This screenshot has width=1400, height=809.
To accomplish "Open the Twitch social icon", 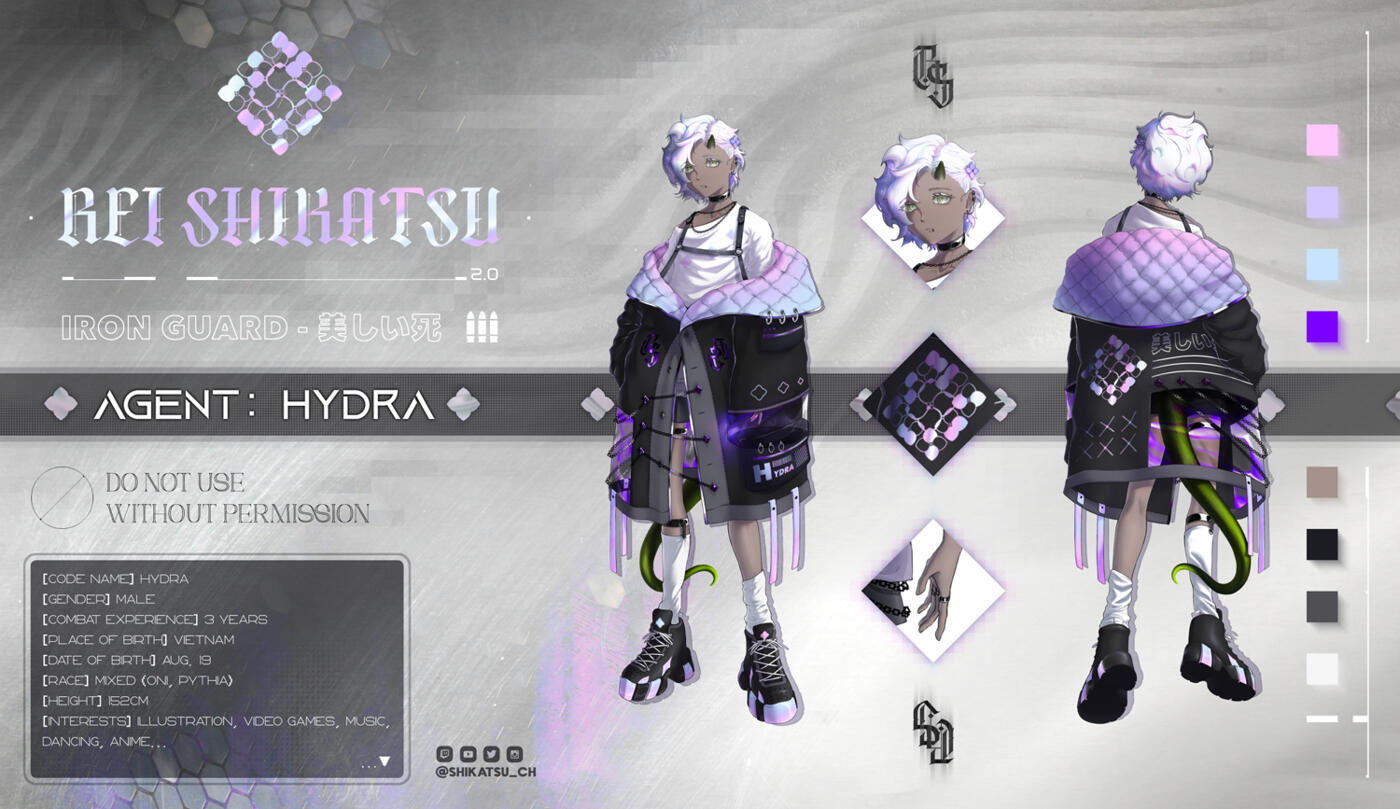I will point(445,754).
